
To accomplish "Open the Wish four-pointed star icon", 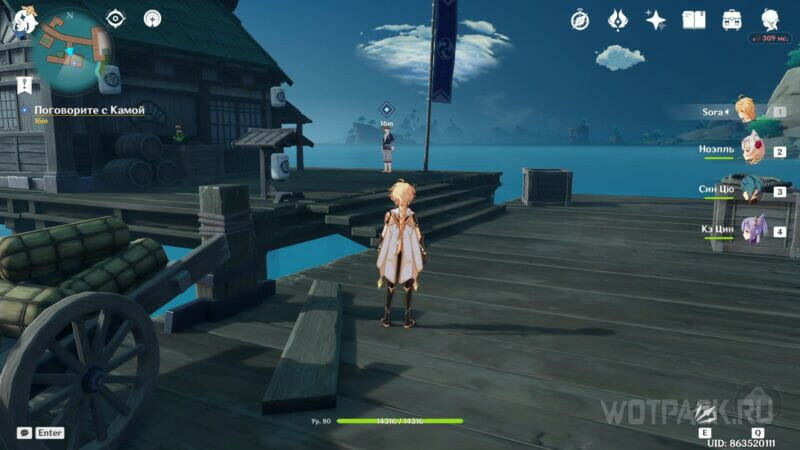I will 656,19.
